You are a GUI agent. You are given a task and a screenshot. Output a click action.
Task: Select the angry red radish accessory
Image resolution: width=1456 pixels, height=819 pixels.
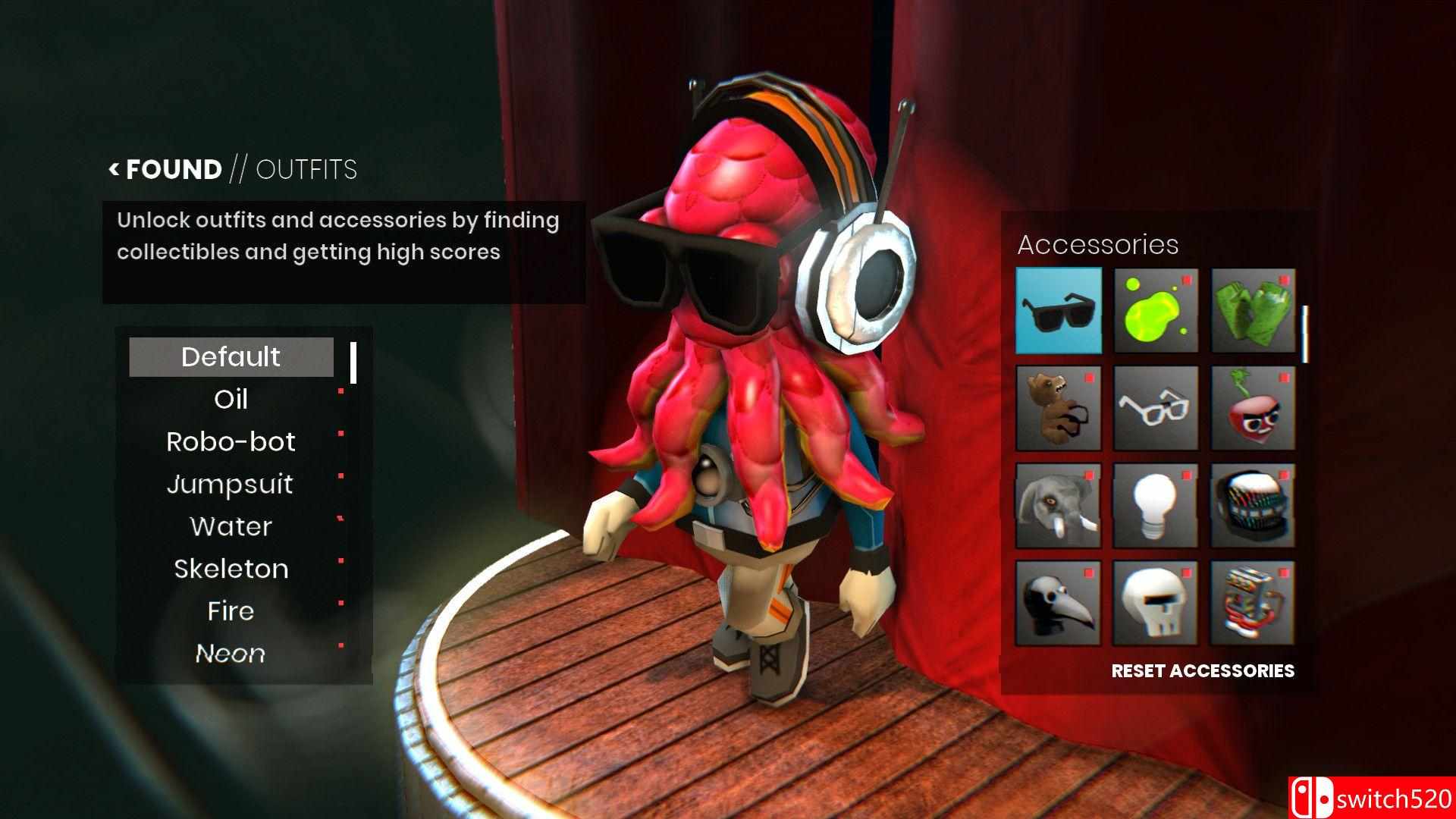1253,408
